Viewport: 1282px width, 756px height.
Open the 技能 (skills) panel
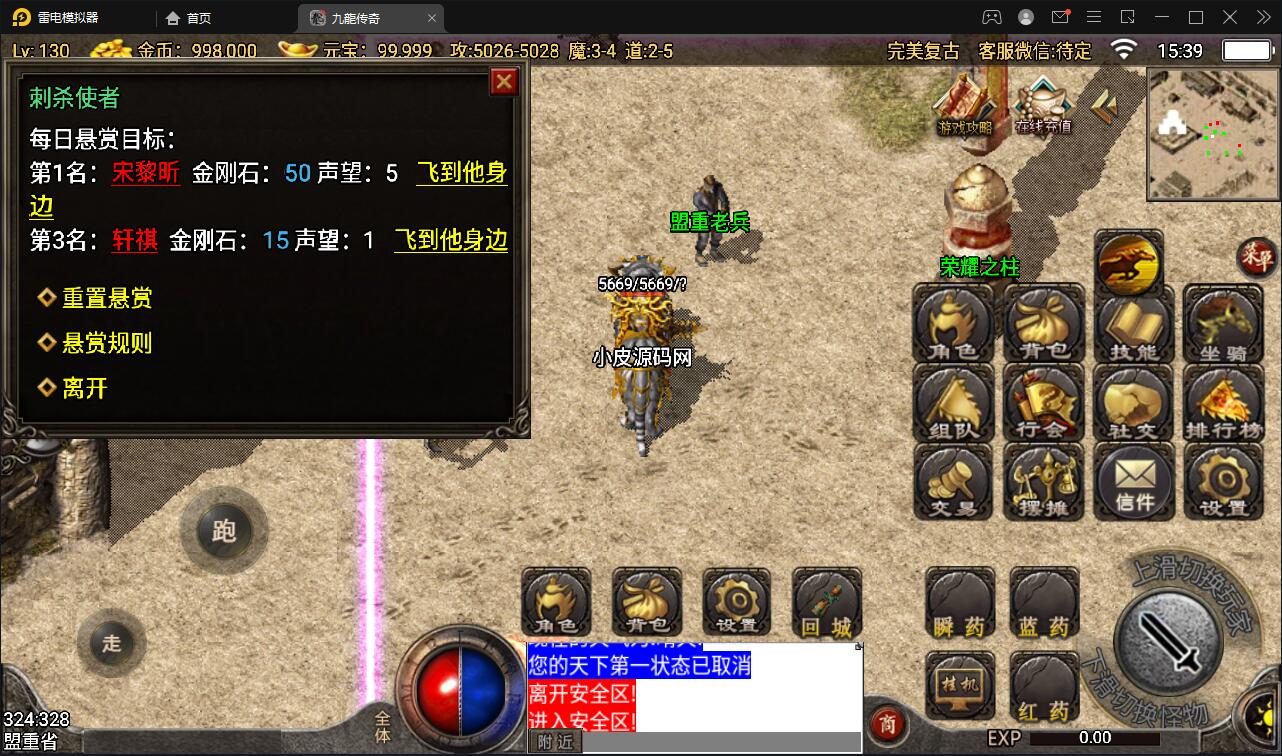[x=1133, y=323]
